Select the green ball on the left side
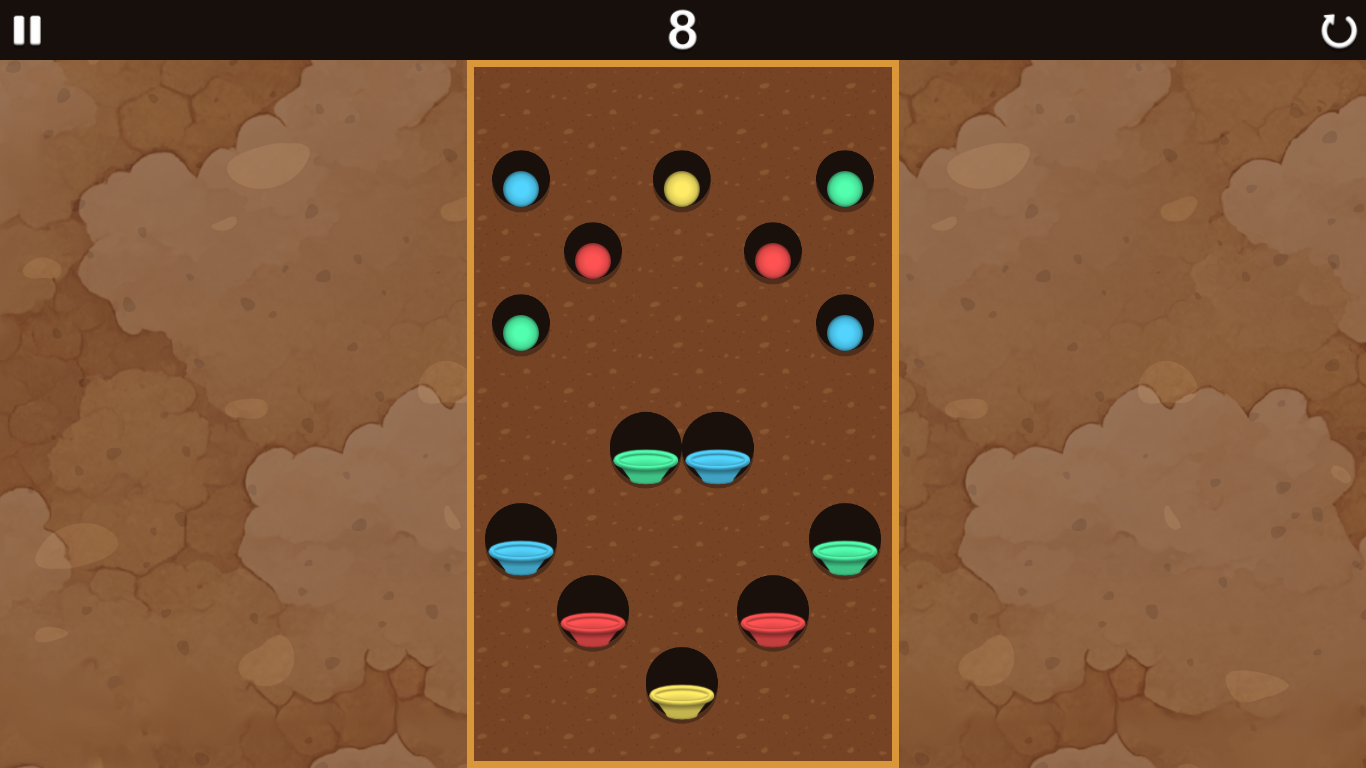The height and width of the screenshot is (768, 1366). [521, 332]
